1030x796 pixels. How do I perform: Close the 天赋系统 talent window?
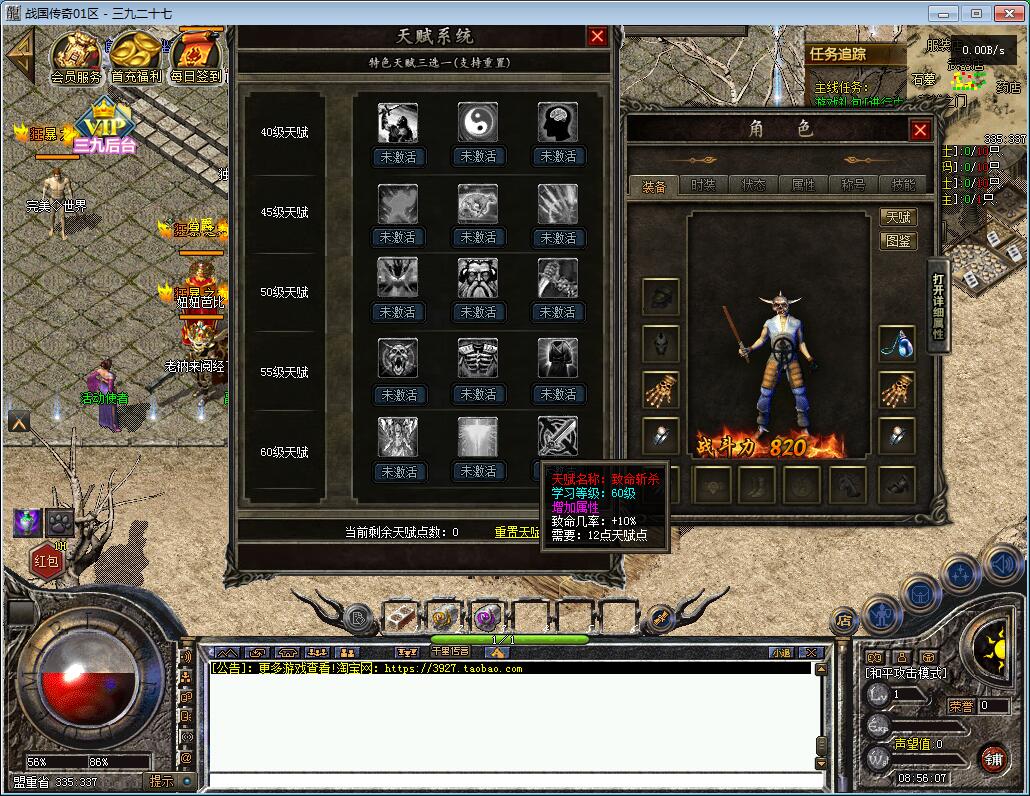coord(597,37)
